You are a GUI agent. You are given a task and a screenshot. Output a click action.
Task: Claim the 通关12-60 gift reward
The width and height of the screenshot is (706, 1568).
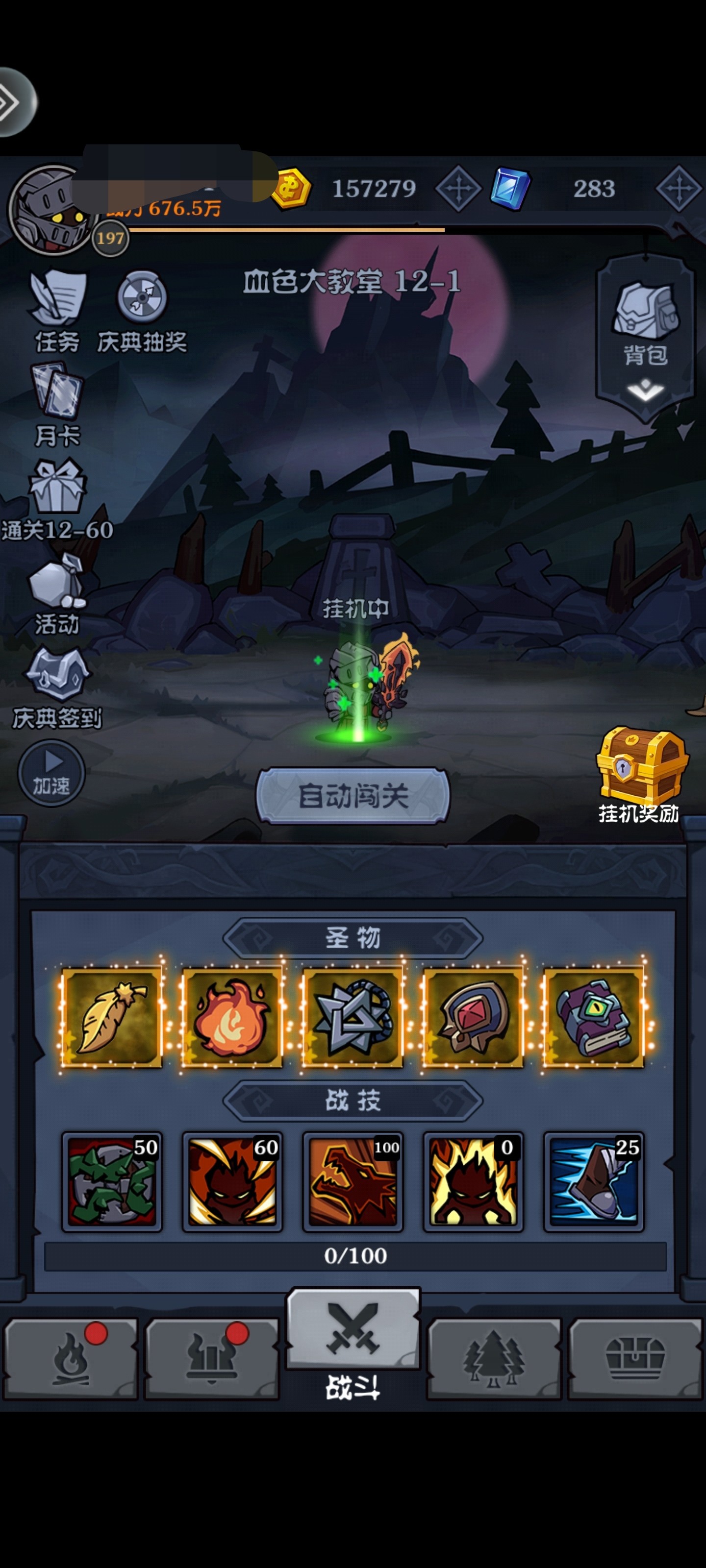pos(58,490)
